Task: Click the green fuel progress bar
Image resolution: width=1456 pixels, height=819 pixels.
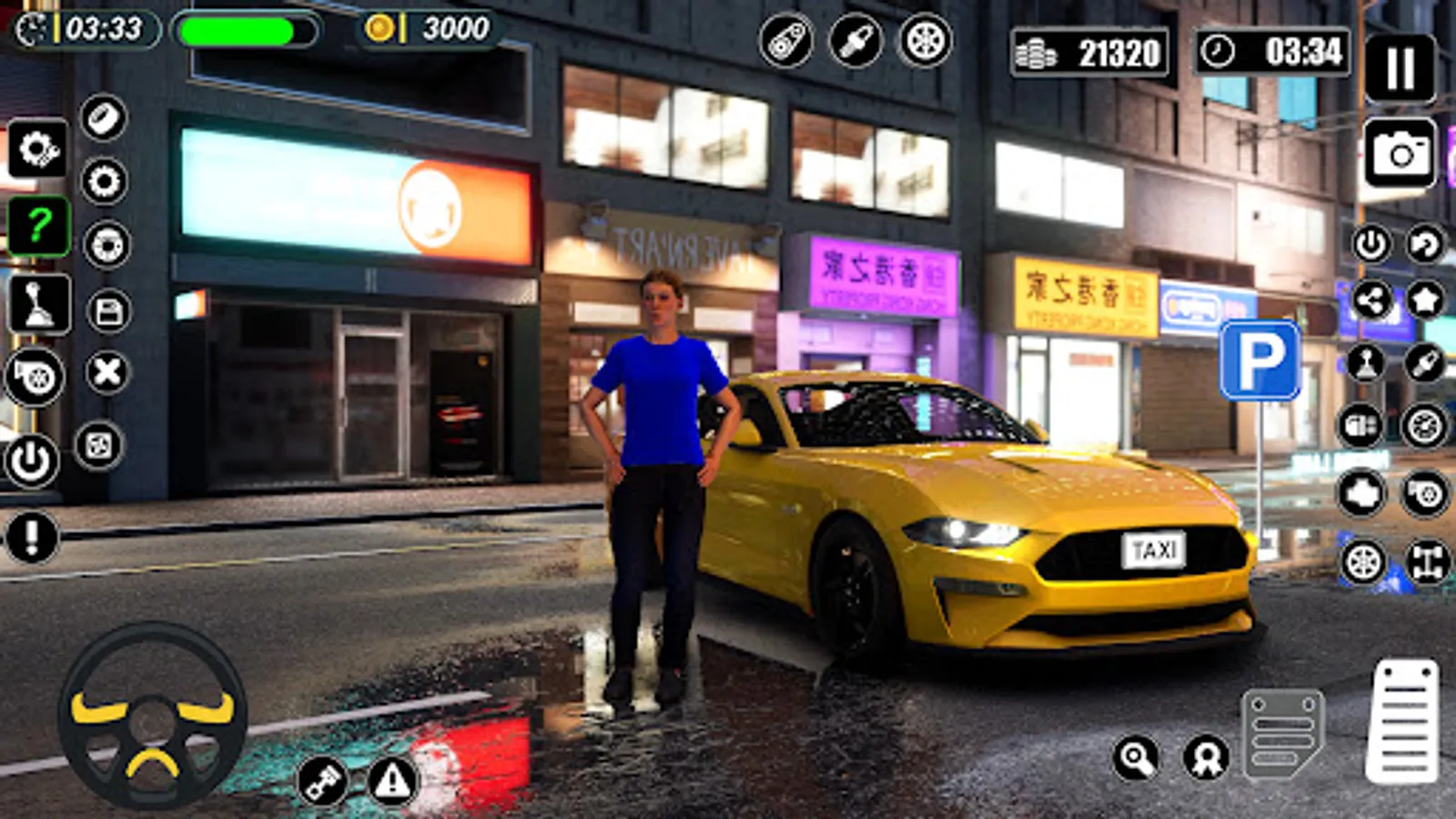Action: (241, 32)
